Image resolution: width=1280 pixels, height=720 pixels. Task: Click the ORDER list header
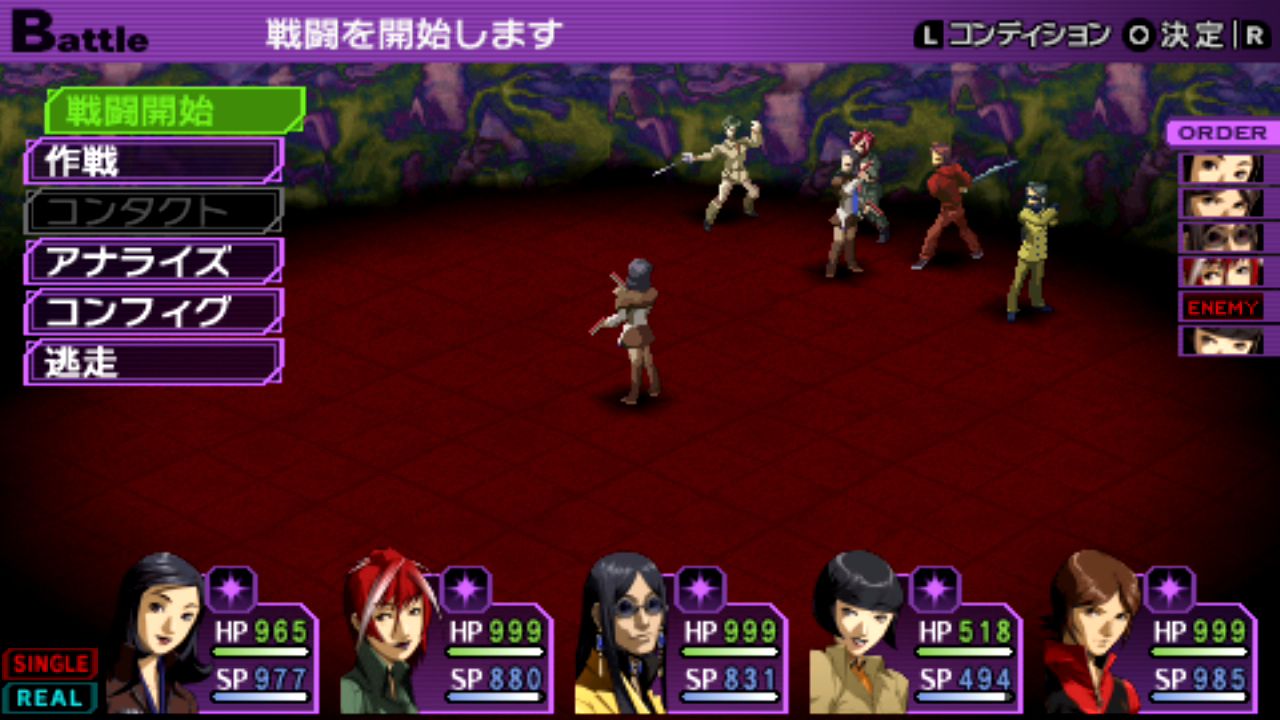1221,133
